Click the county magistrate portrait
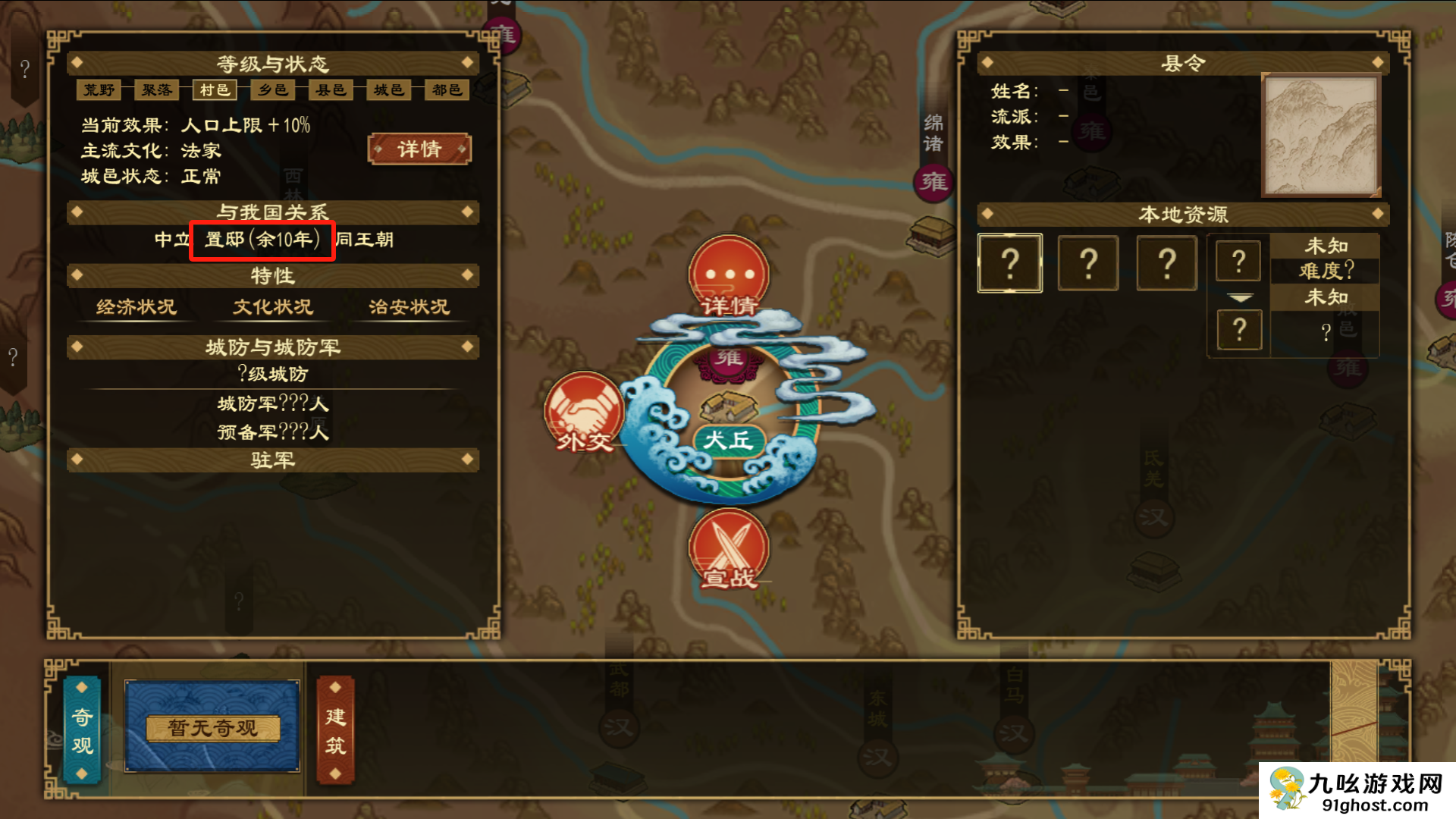Image resolution: width=1456 pixels, height=819 pixels. click(x=1320, y=136)
